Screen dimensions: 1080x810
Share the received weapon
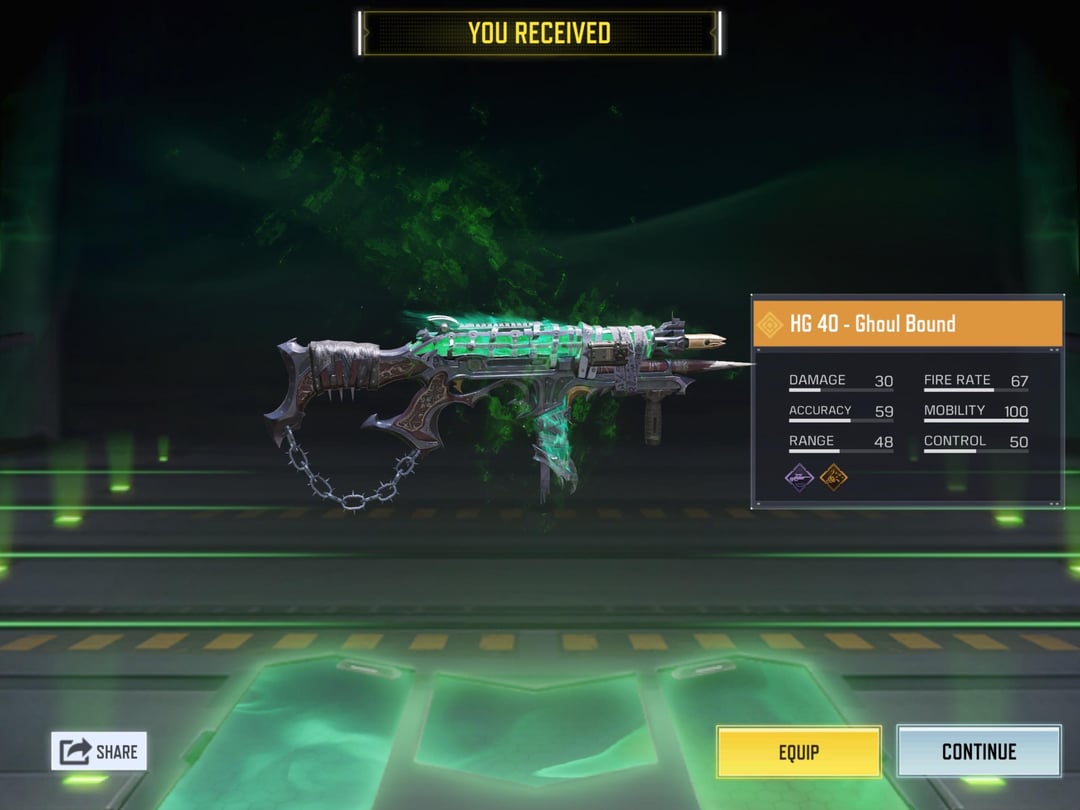99,751
